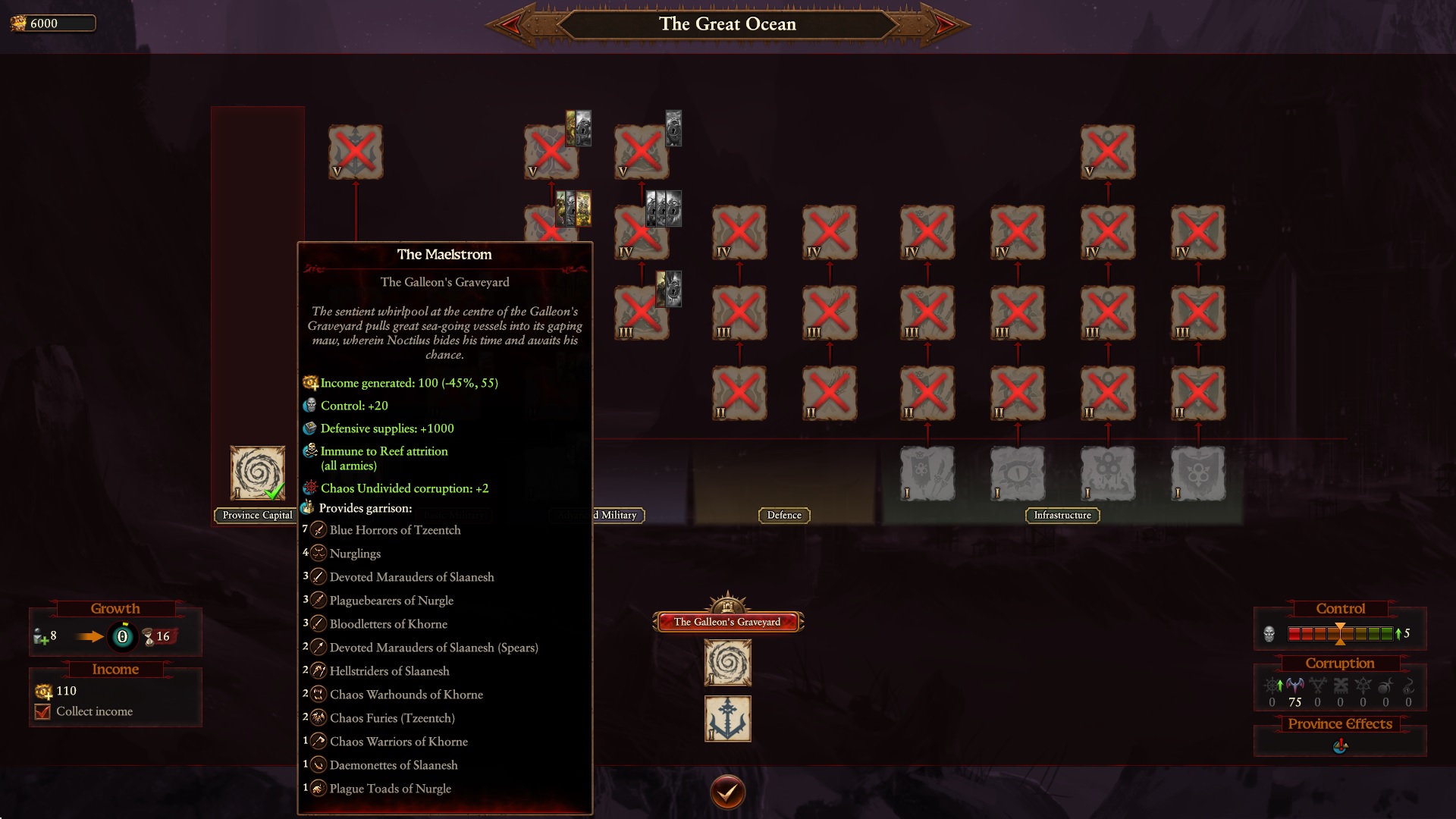The width and height of the screenshot is (1456, 819).
Task: Click the warning icon under Province Effects
Action: [x=1339, y=745]
